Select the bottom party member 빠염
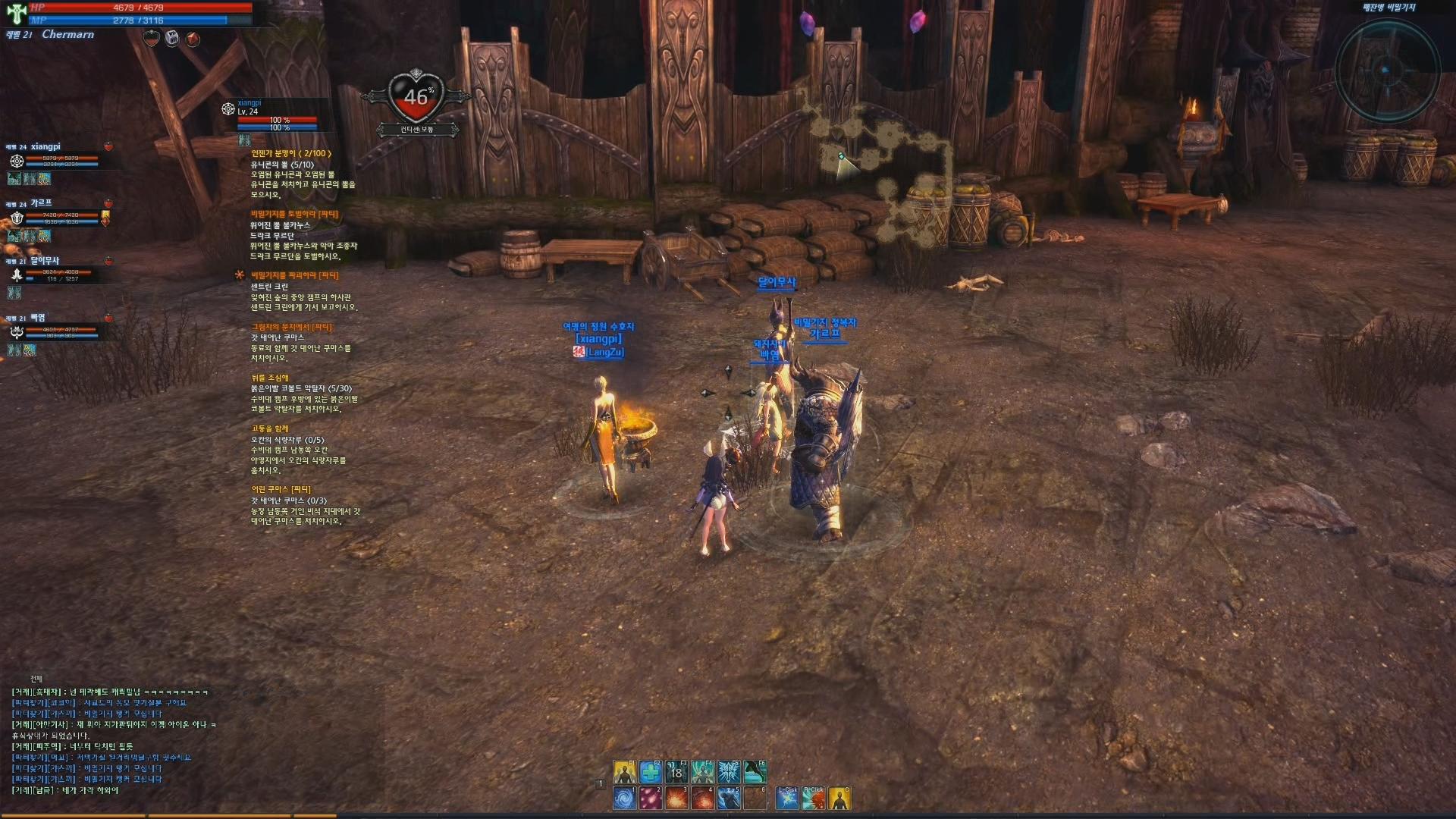The image size is (1456, 819). (x=38, y=318)
